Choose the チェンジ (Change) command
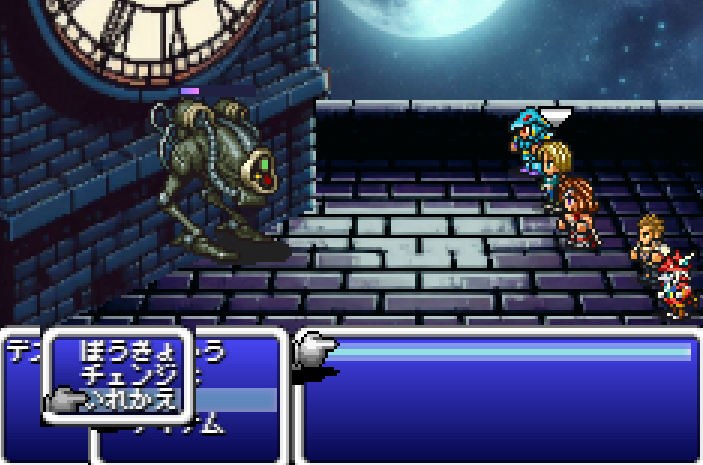Viewport: 703px width, 465px height. [128, 377]
